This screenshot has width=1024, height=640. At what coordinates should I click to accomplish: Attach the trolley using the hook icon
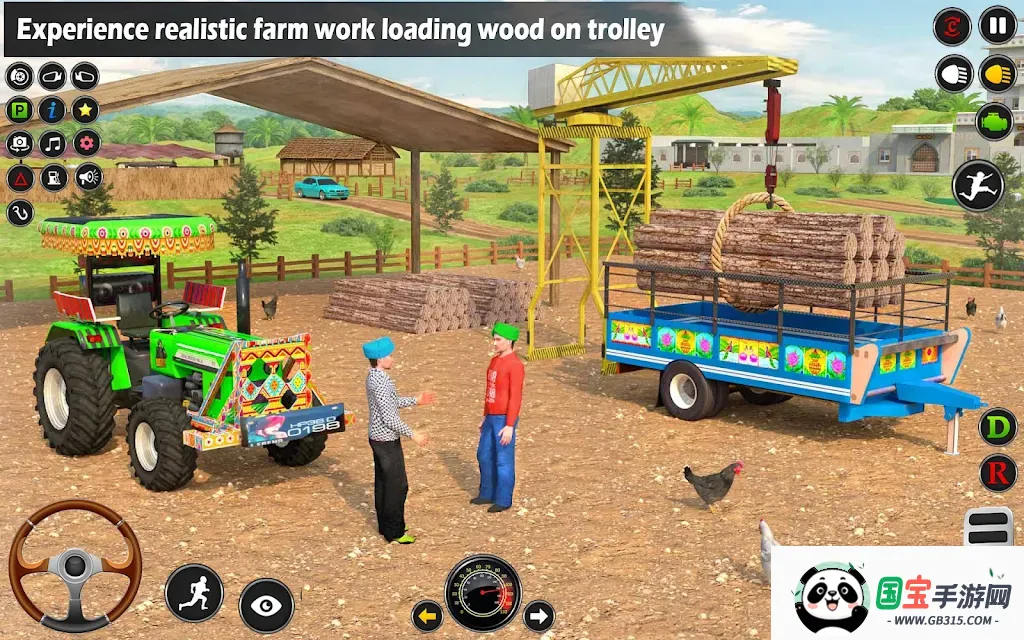(x=19, y=212)
